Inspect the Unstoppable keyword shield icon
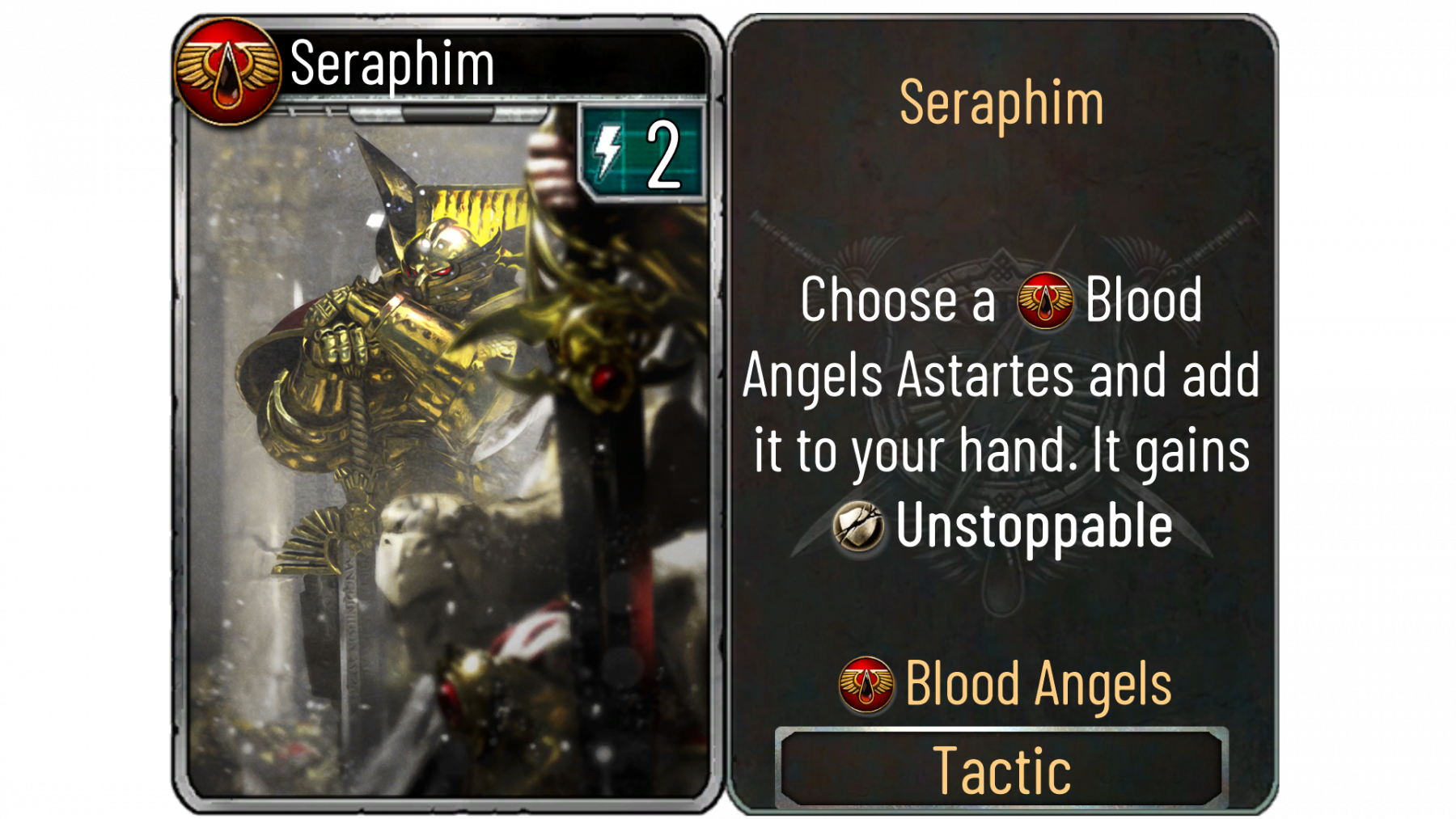 click(x=858, y=526)
